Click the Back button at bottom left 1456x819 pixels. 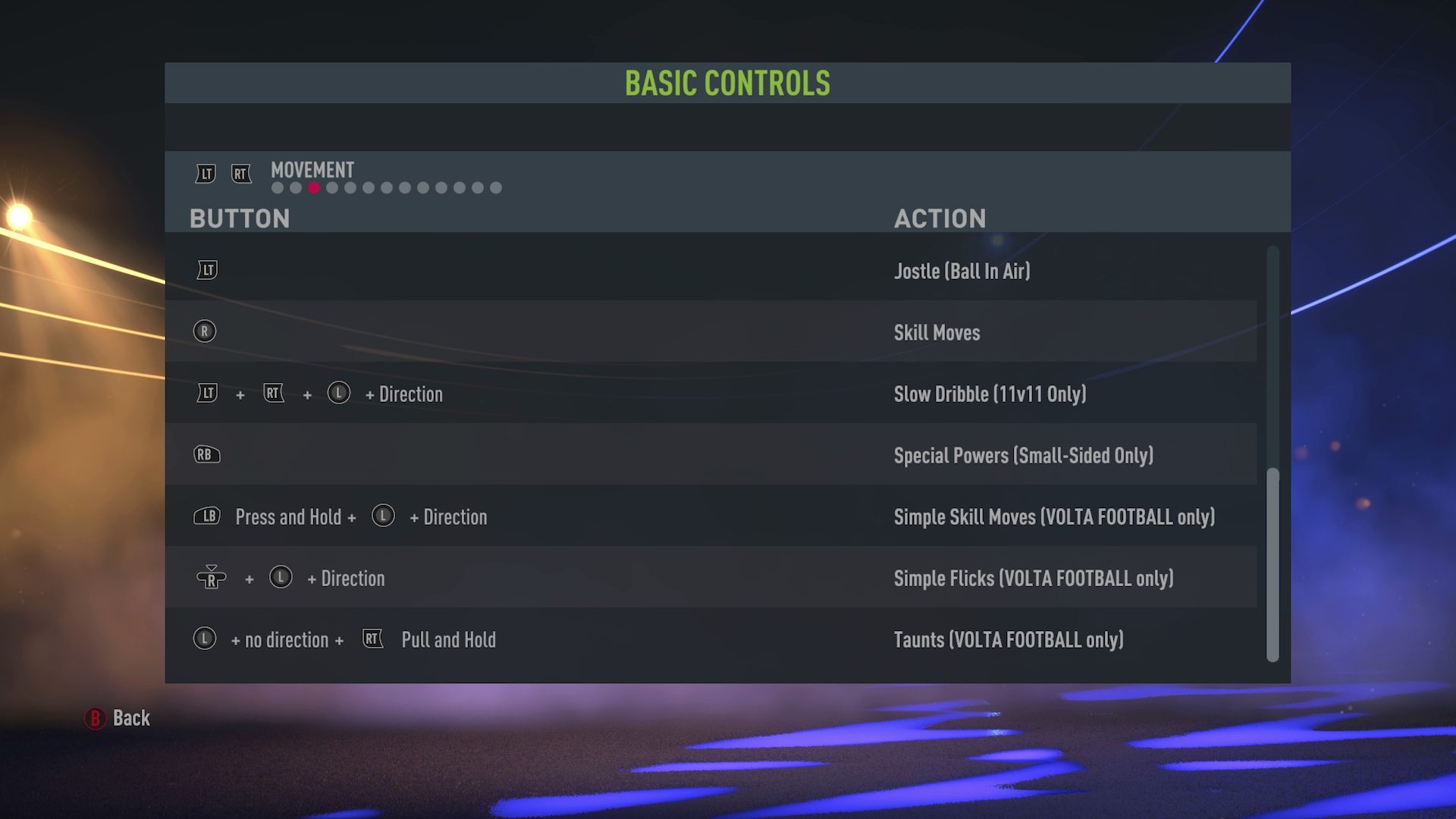pos(118,718)
